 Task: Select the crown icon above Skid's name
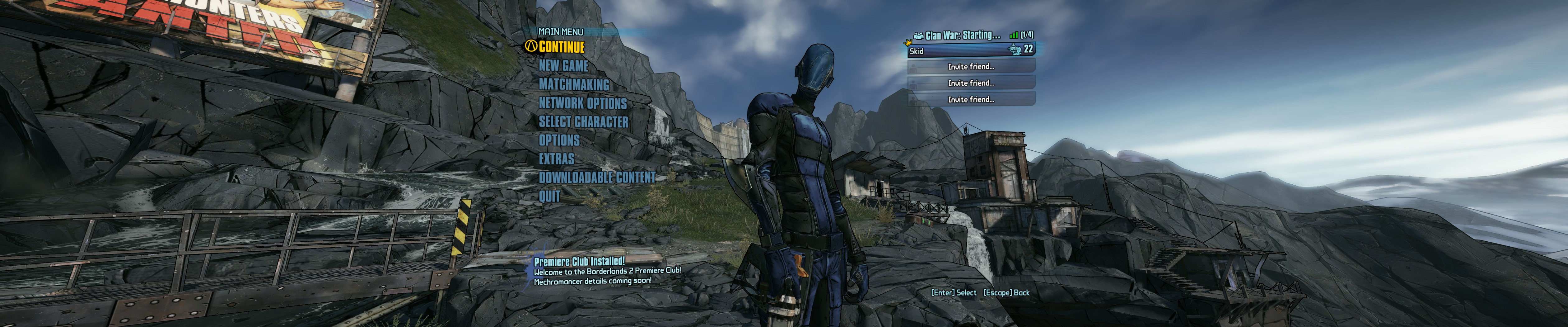pyautogui.click(x=908, y=43)
